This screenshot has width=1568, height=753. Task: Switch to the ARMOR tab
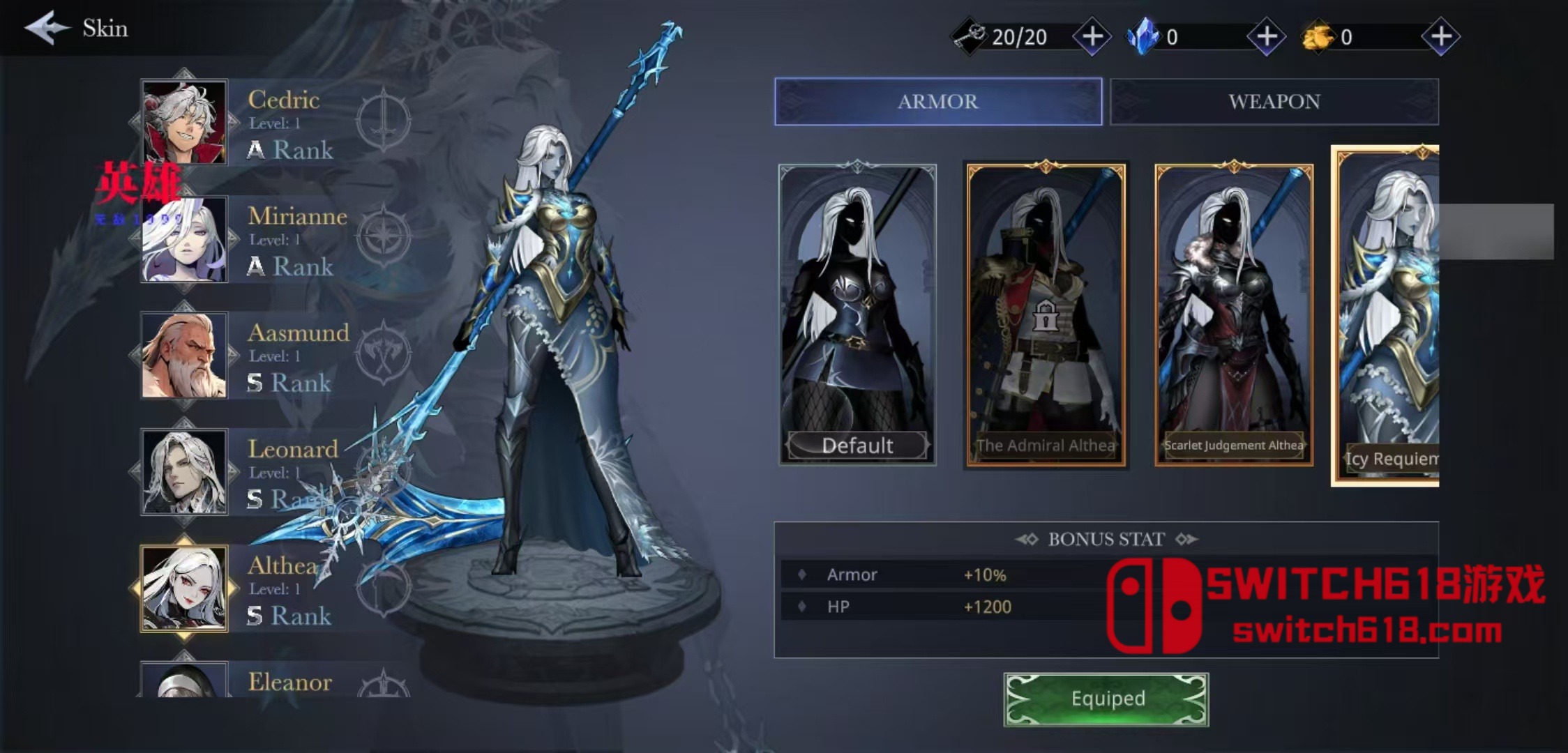point(937,102)
